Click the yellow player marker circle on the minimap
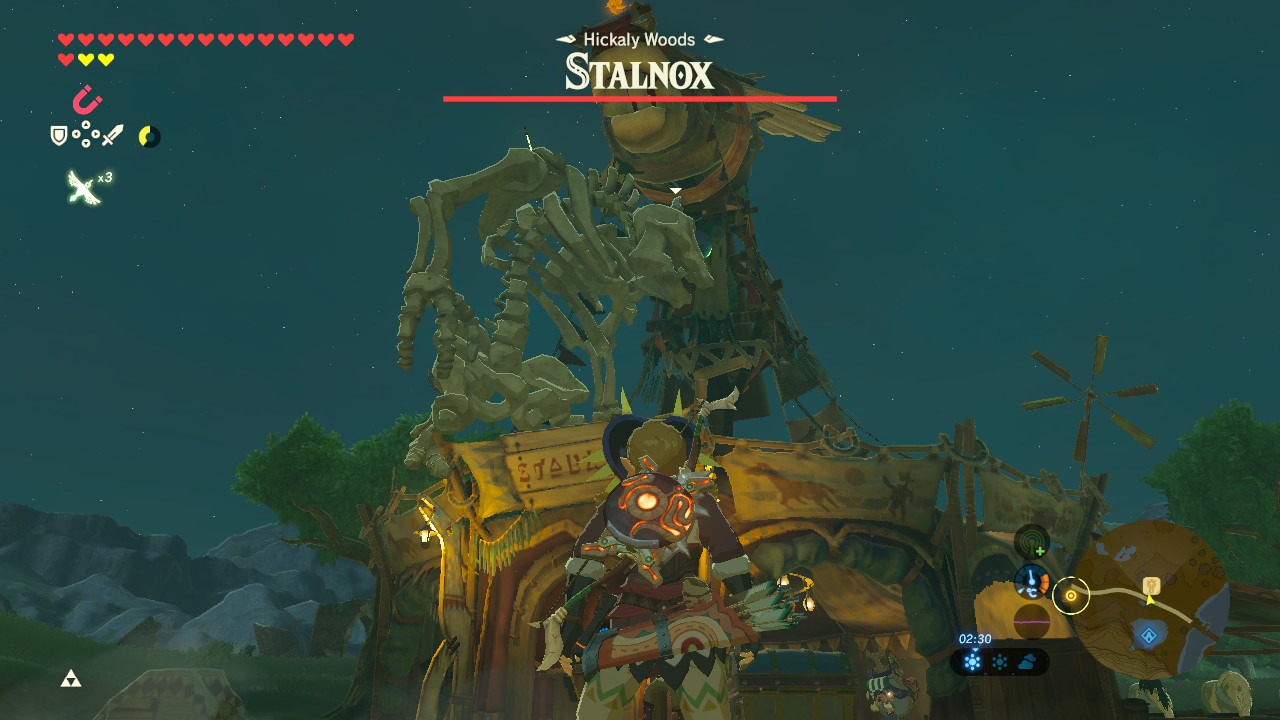The height and width of the screenshot is (720, 1280). tap(1071, 596)
